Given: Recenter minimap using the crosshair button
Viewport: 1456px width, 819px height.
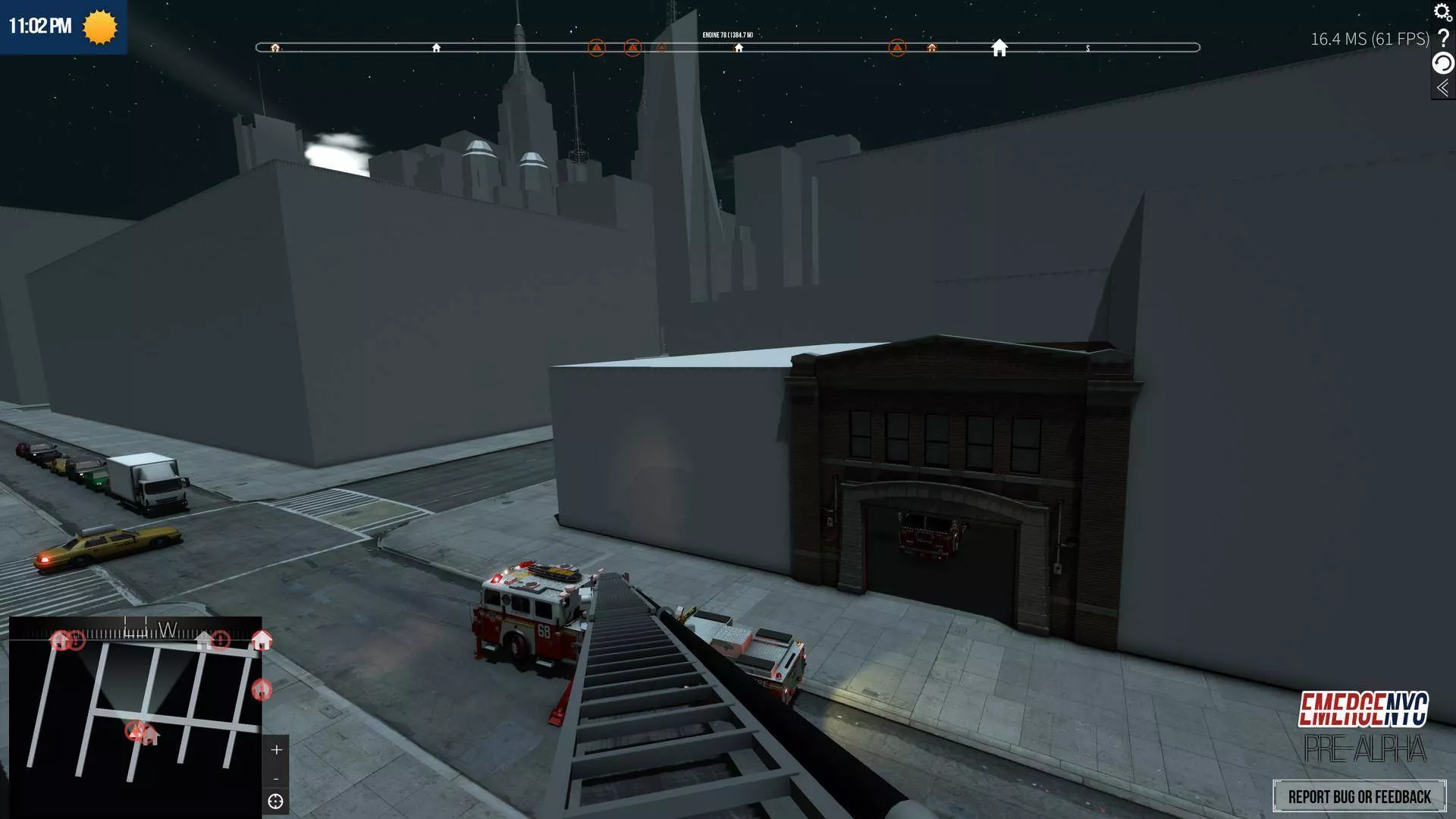Looking at the screenshot, I should (276, 802).
